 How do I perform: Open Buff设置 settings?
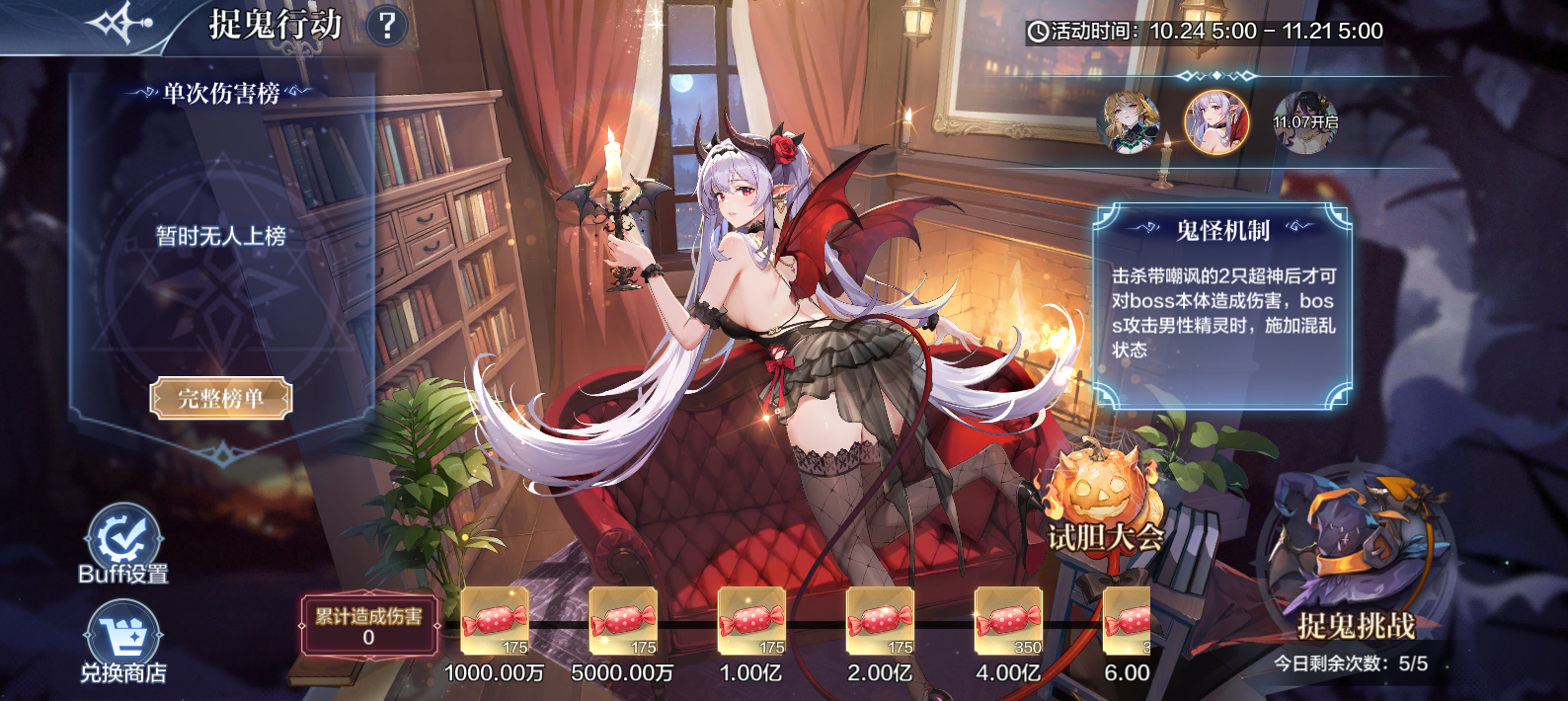[x=123, y=542]
